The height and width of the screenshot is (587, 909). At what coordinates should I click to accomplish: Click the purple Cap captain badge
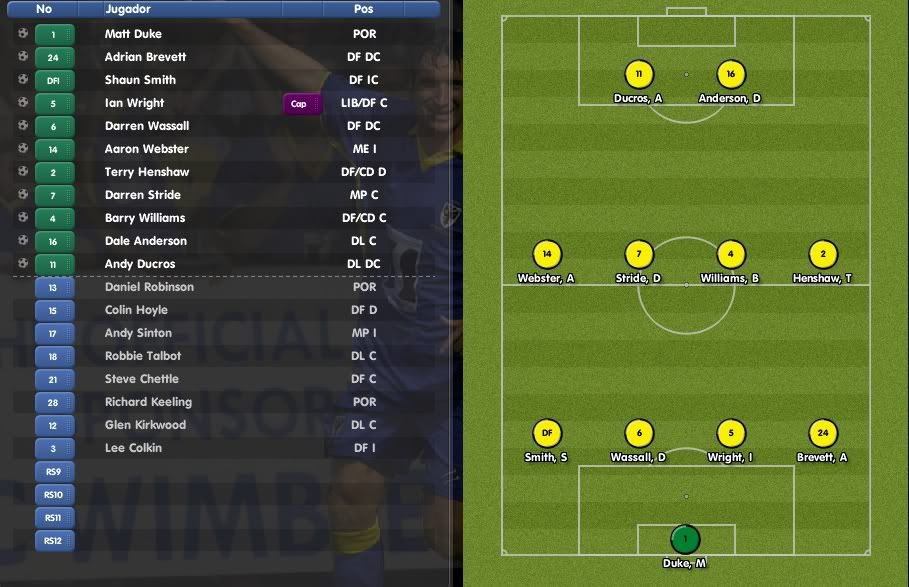tap(298, 103)
